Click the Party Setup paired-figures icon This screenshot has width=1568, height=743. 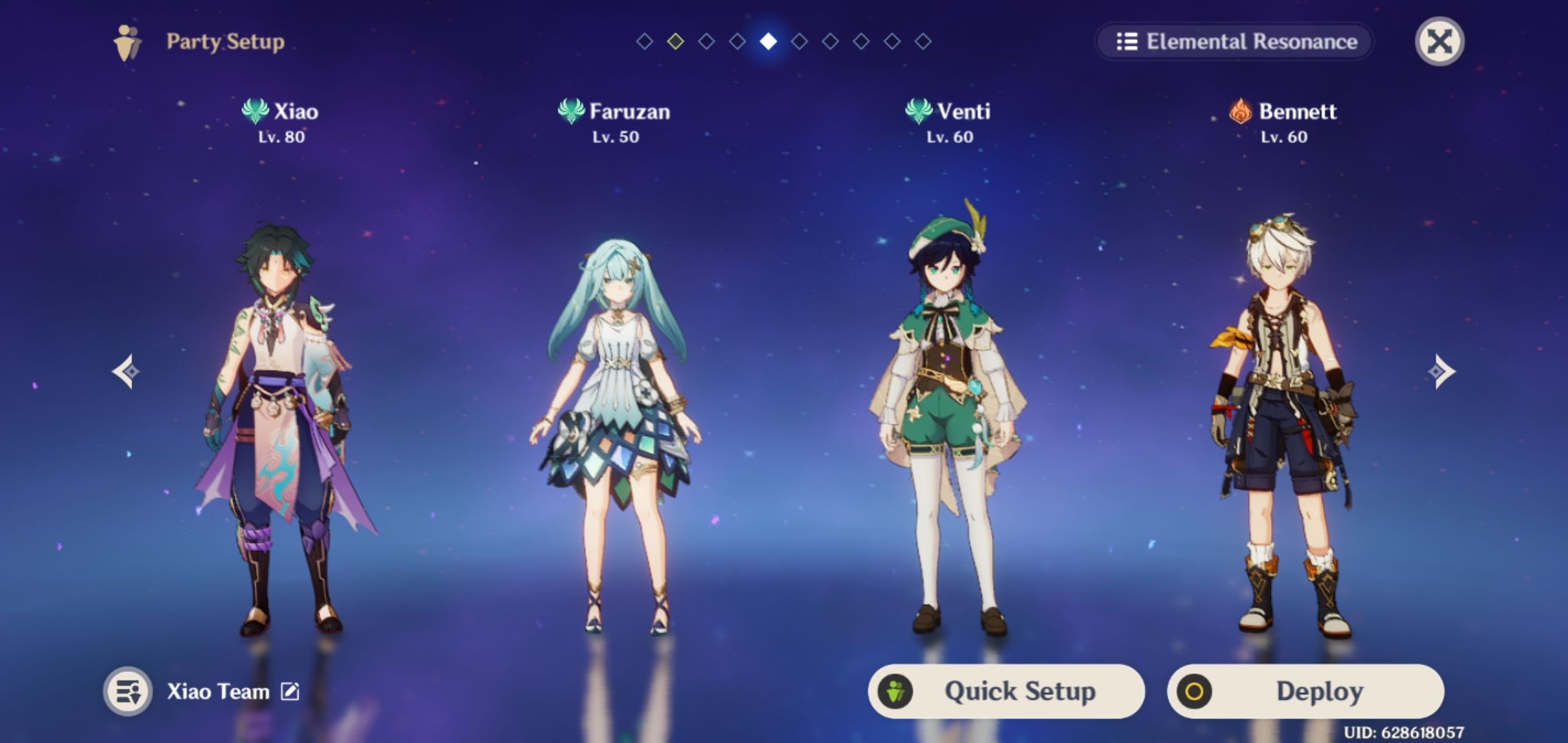click(127, 43)
